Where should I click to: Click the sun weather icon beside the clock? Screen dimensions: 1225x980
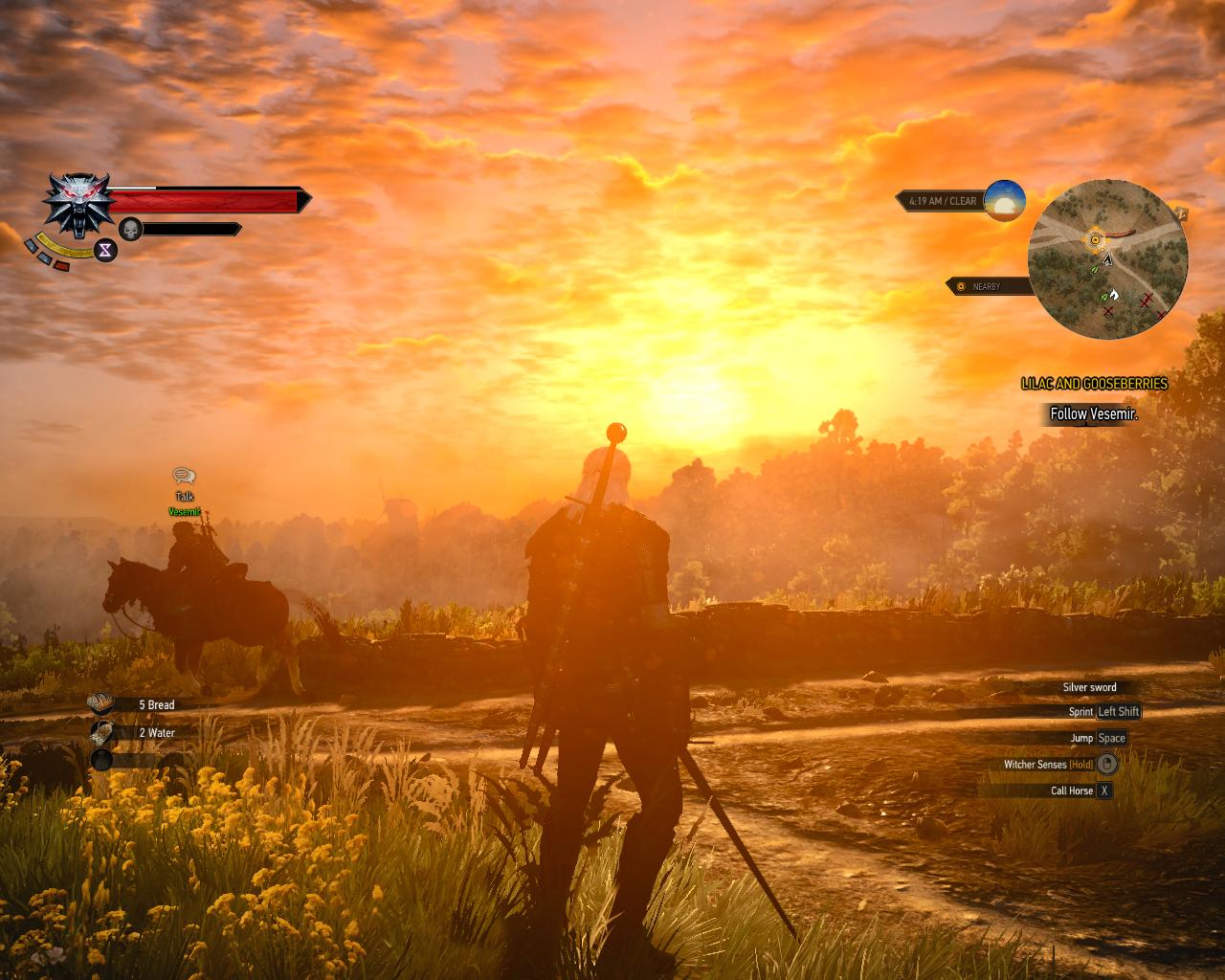[1004, 201]
